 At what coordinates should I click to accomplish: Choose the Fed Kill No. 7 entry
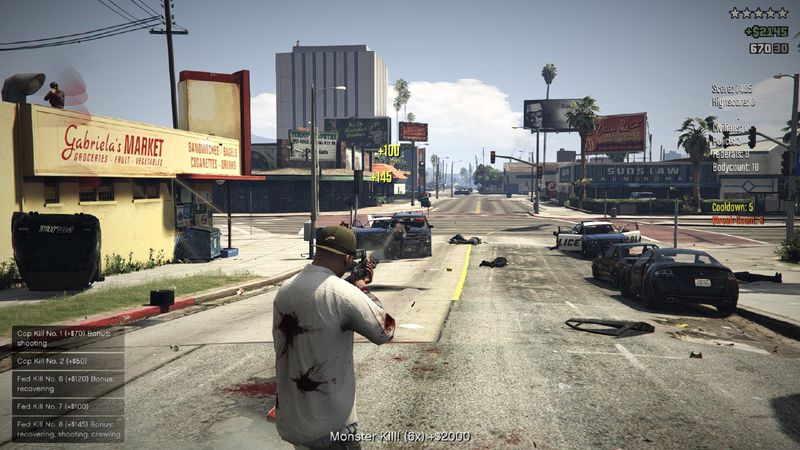pyautogui.click(x=68, y=407)
